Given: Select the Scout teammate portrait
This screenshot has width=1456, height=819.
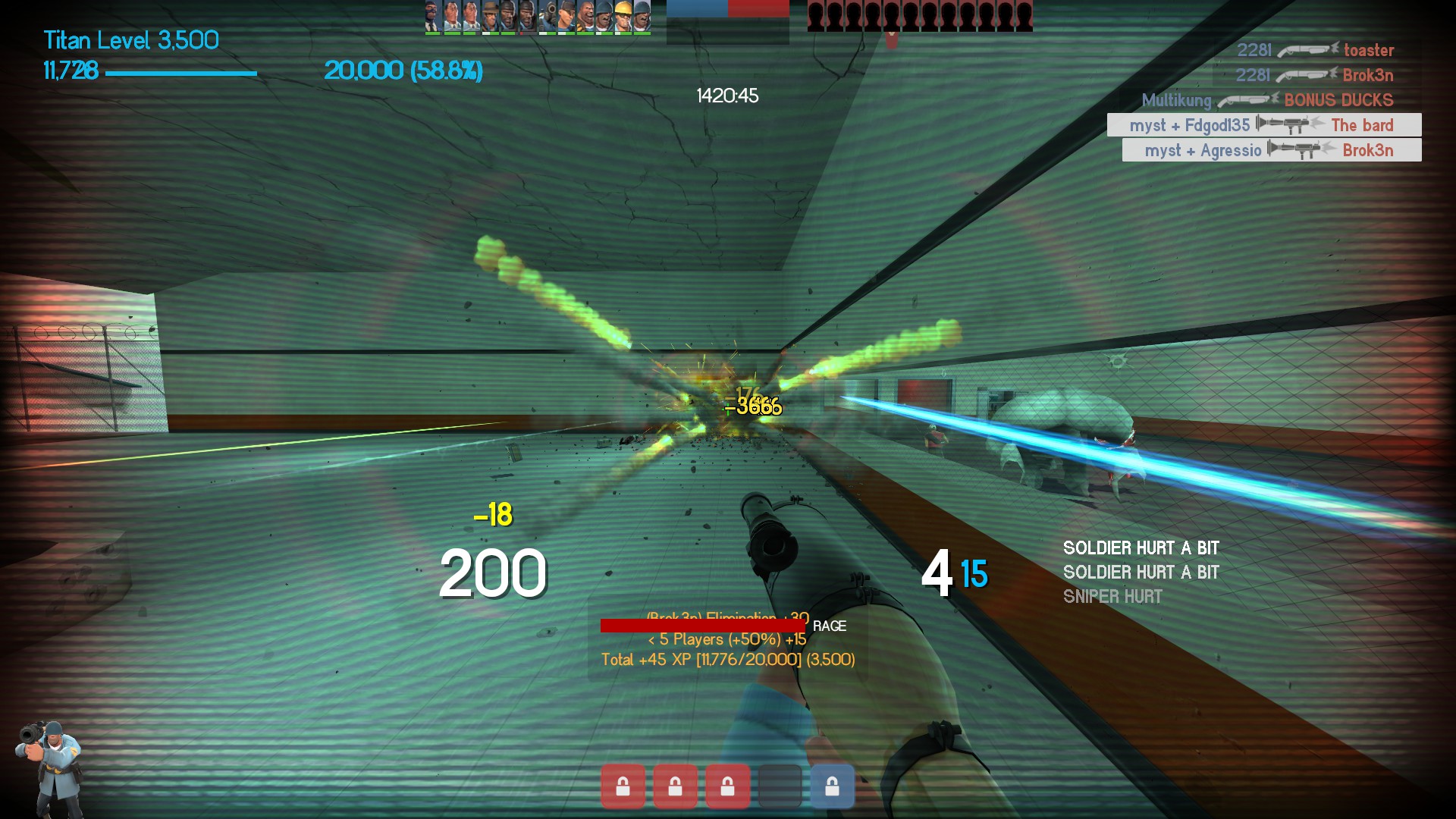Looking at the screenshot, I should tap(566, 16).
